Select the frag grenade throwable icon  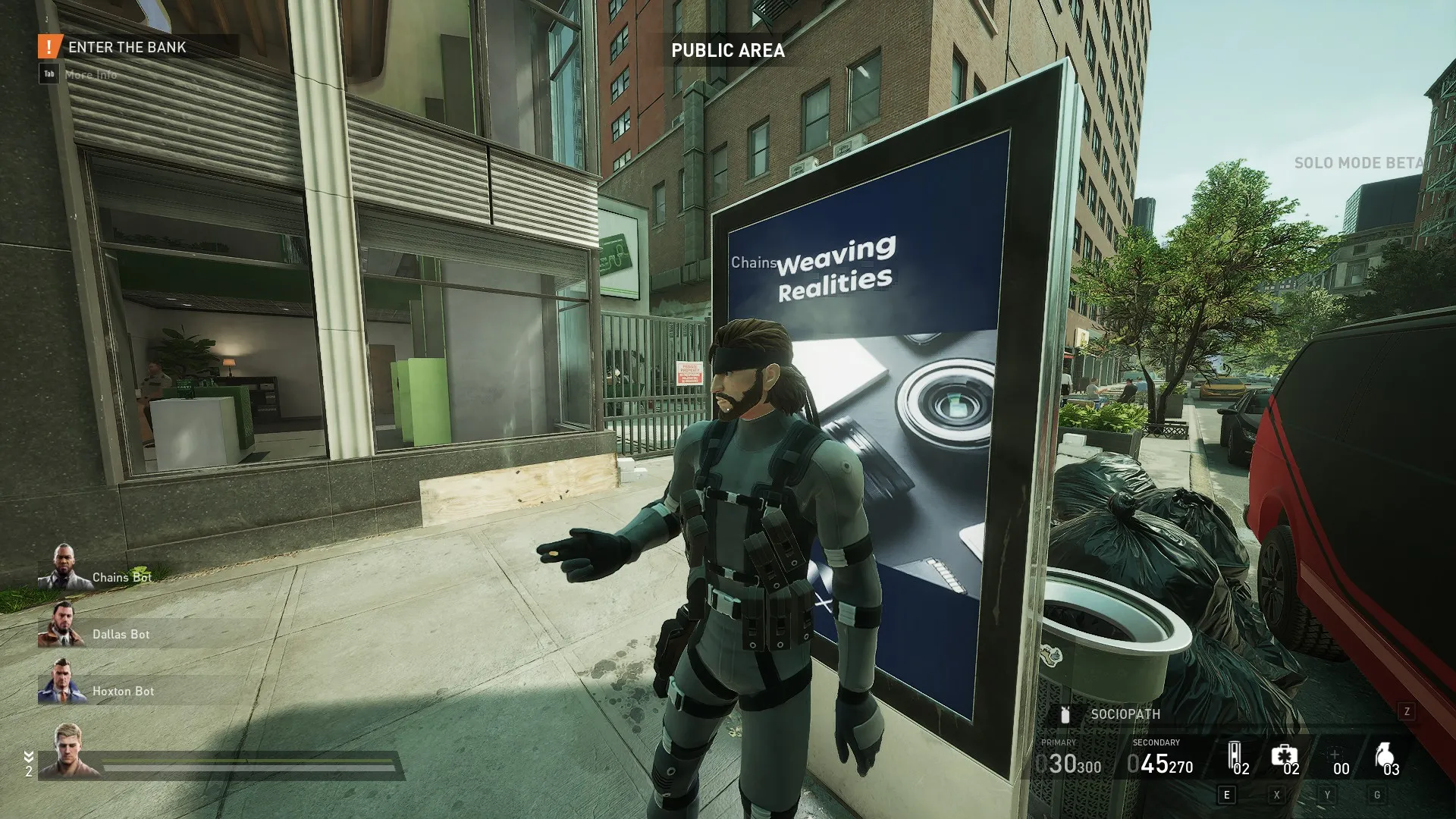pos(1384,756)
